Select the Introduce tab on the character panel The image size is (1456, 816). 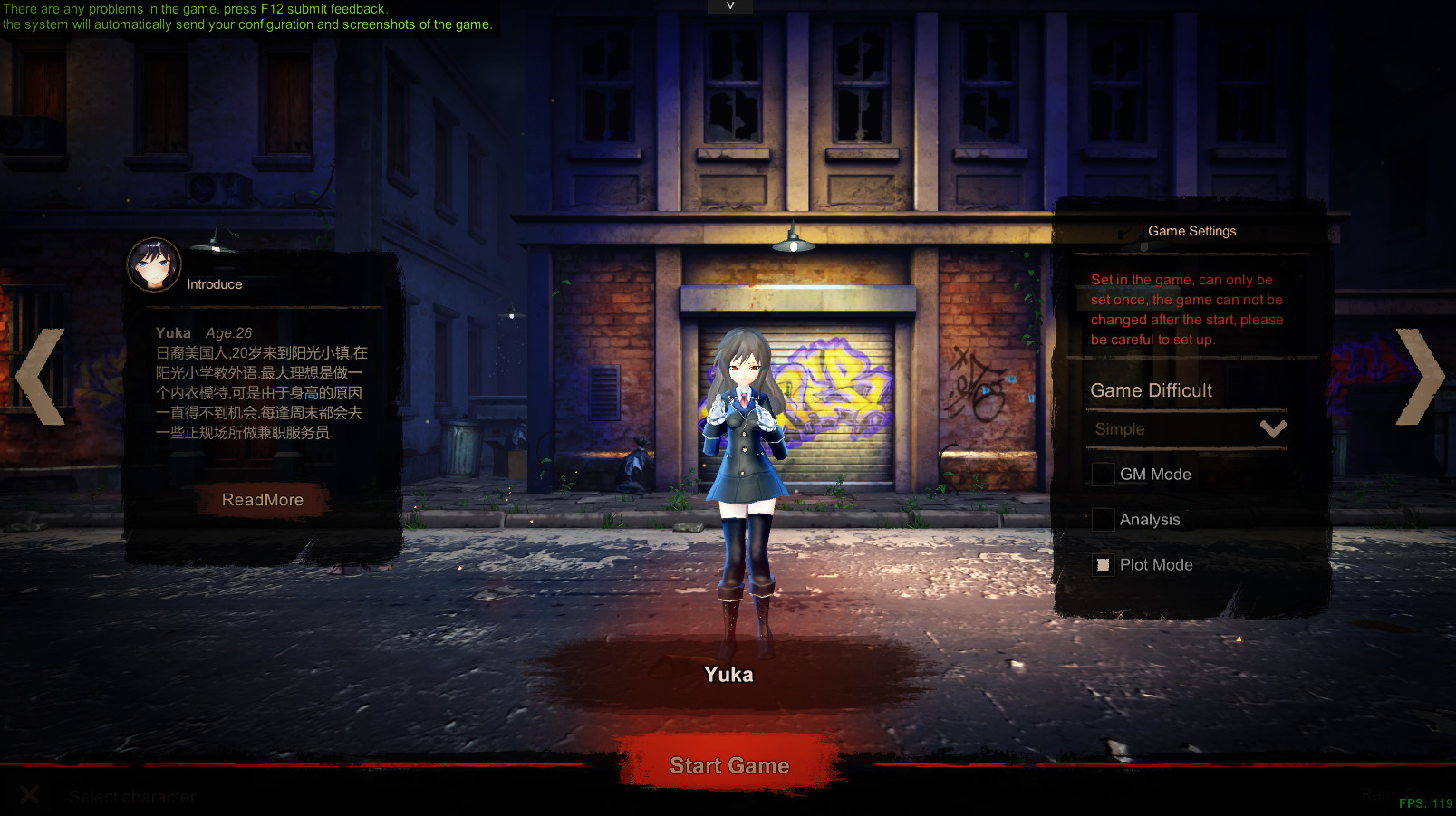pos(214,283)
